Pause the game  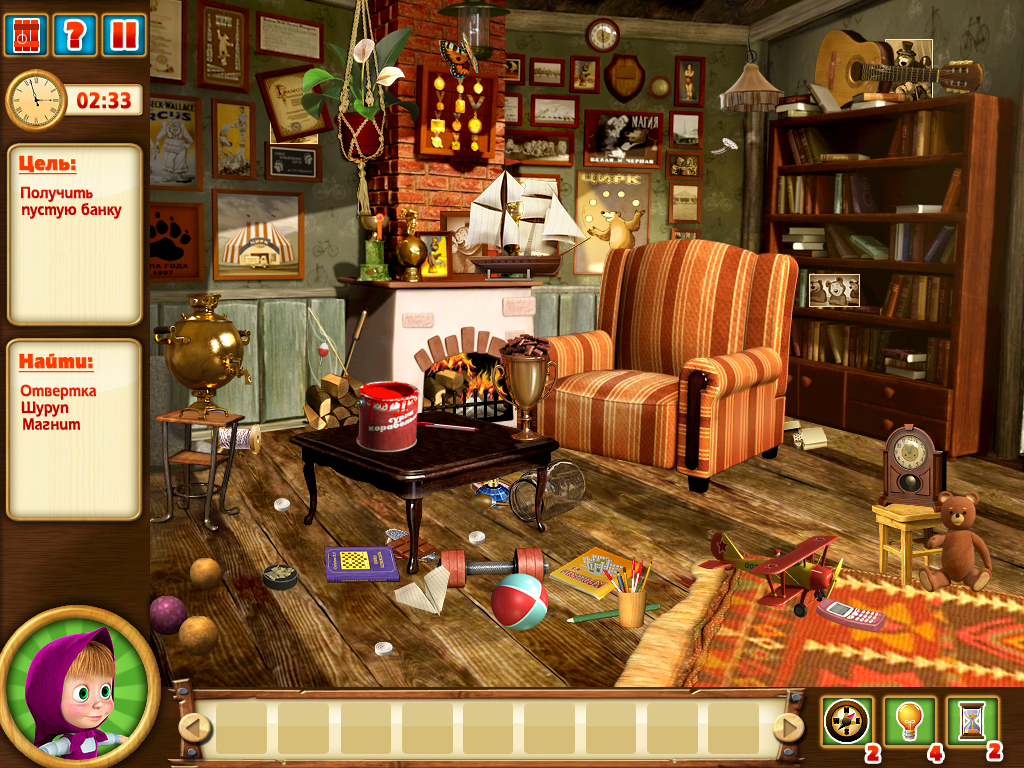click(124, 35)
